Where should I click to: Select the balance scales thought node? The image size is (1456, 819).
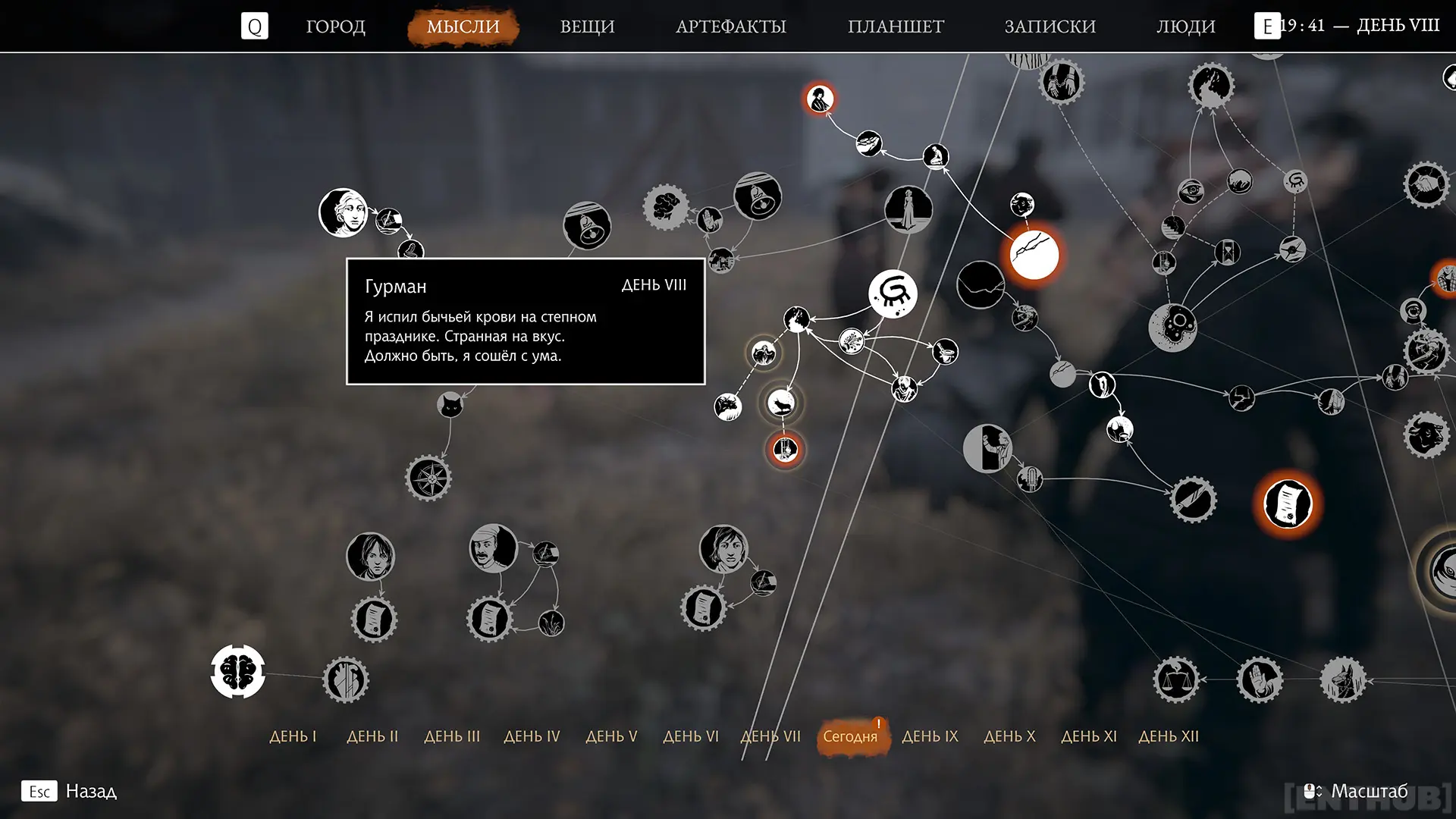point(1176,679)
